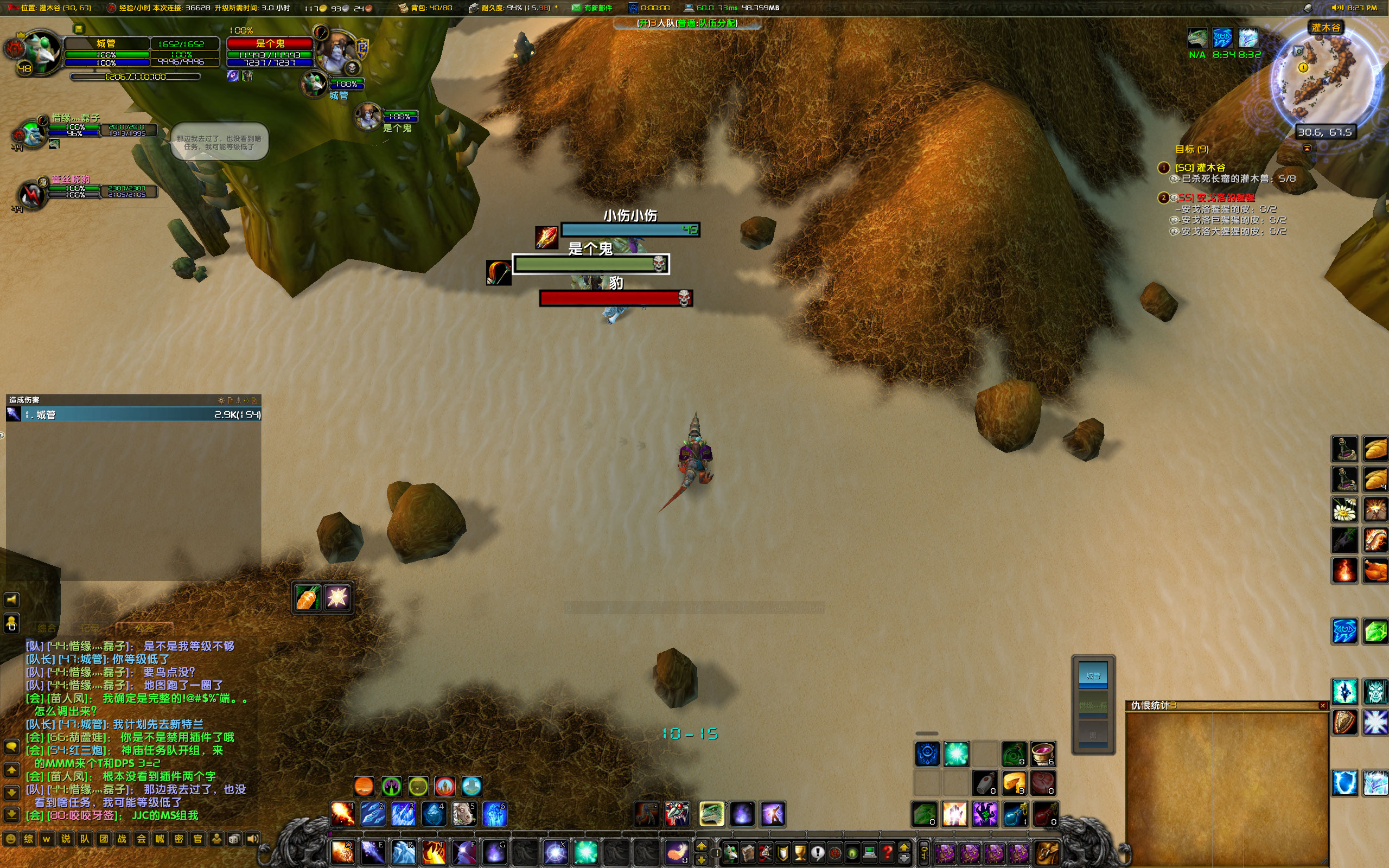The height and width of the screenshot is (868, 1389).
Task: Roll dice using the chat bar dice icon
Action: (x=235, y=839)
